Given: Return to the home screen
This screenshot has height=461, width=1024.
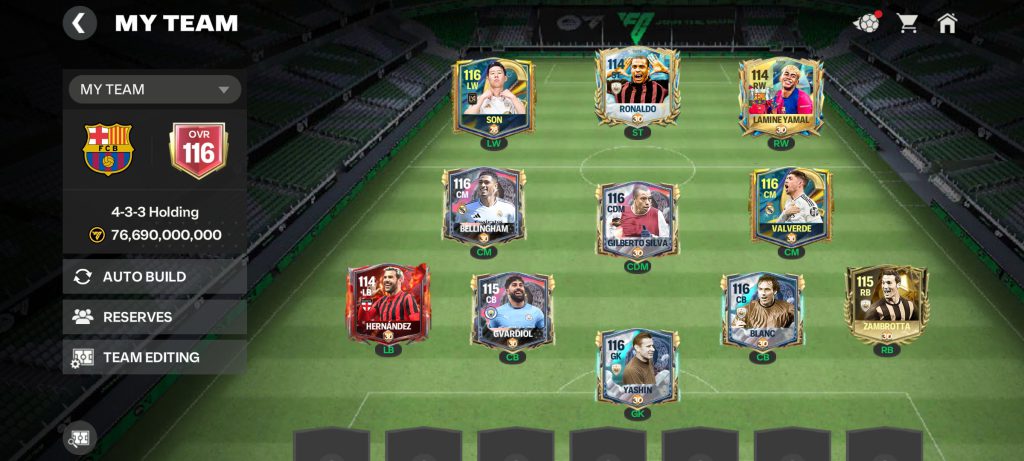Looking at the screenshot, I should [x=947, y=23].
